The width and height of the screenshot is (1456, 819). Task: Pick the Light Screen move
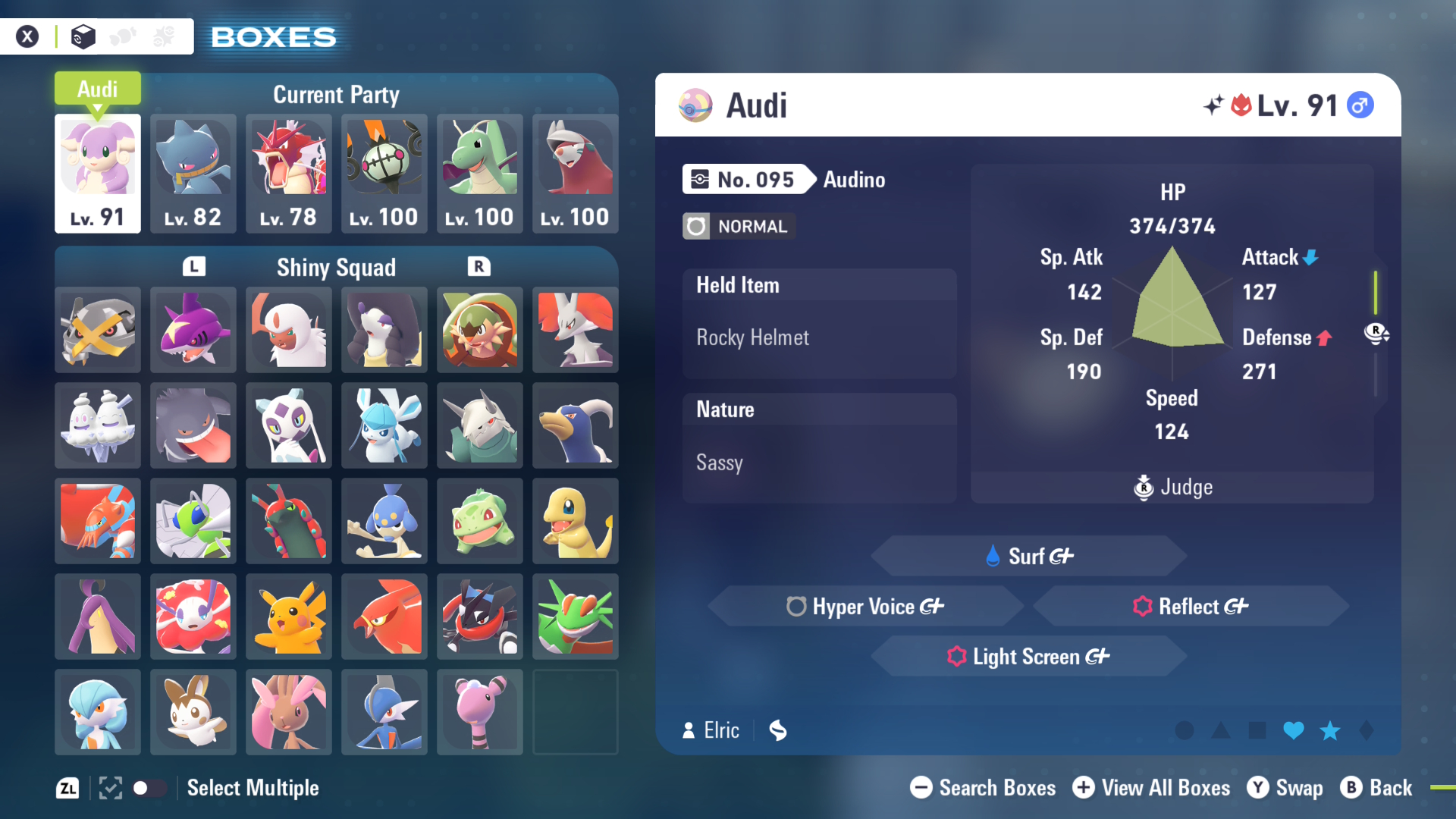[x=1029, y=656]
